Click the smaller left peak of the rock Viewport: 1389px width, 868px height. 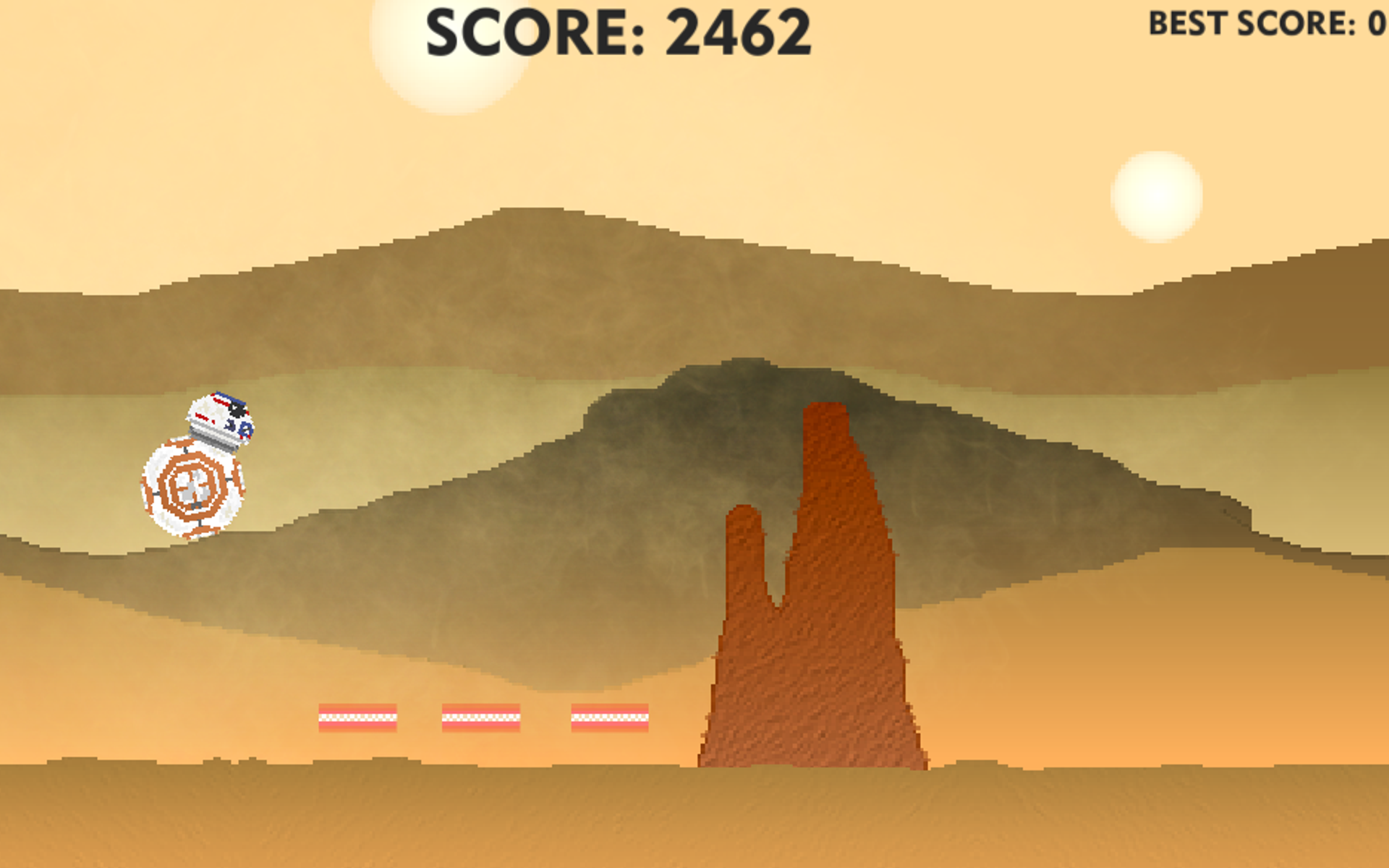(742, 550)
